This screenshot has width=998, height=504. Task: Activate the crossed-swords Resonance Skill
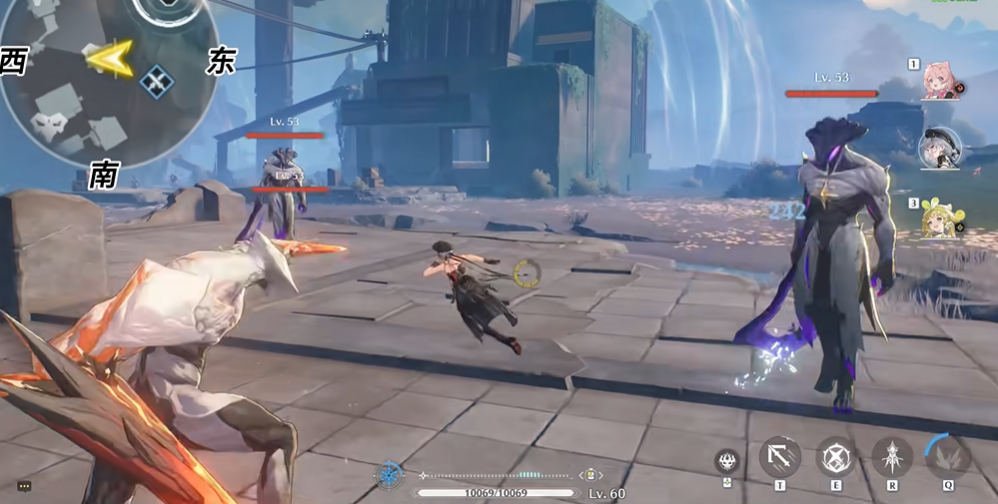pos(836,458)
